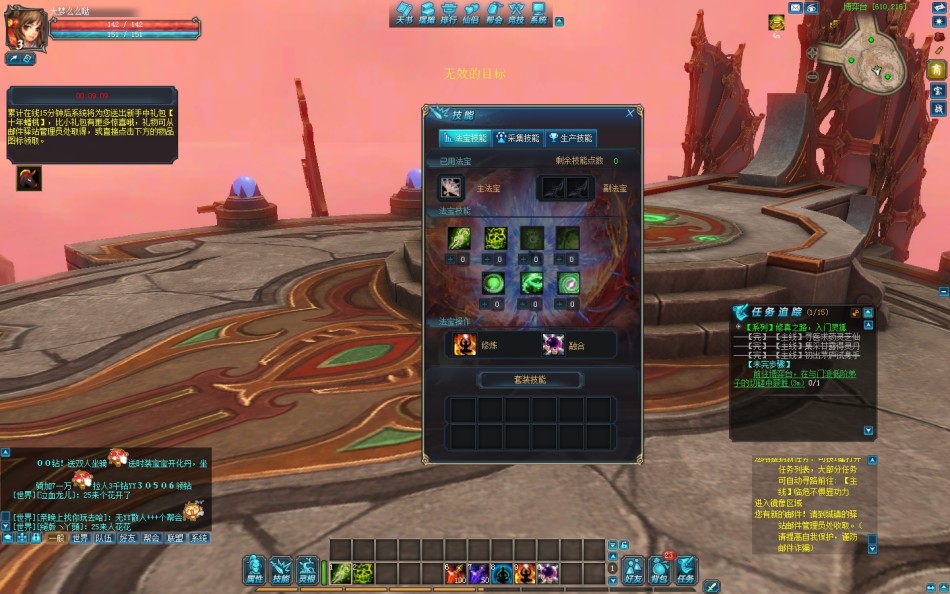Image resolution: width=950 pixels, height=594 pixels.
Task: Switch to the 采集技能 tab
Action: [517, 138]
